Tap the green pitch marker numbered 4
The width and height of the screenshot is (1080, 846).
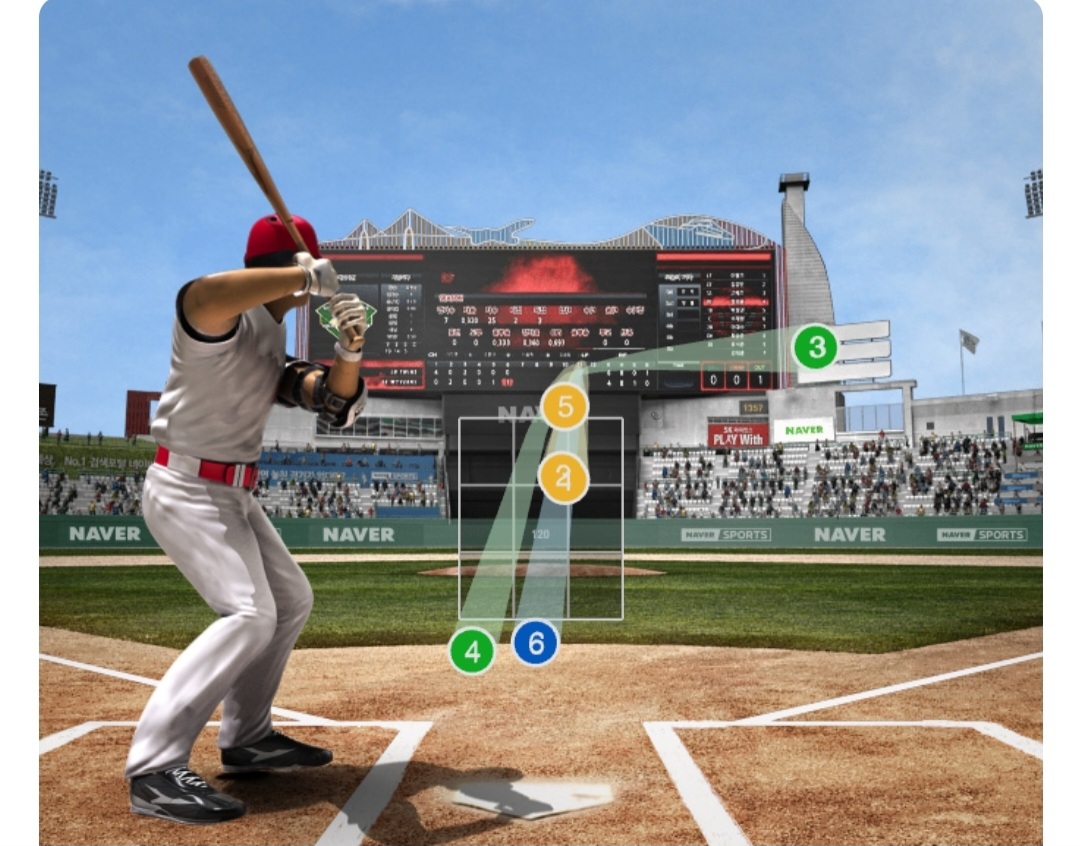pos(472,652)
